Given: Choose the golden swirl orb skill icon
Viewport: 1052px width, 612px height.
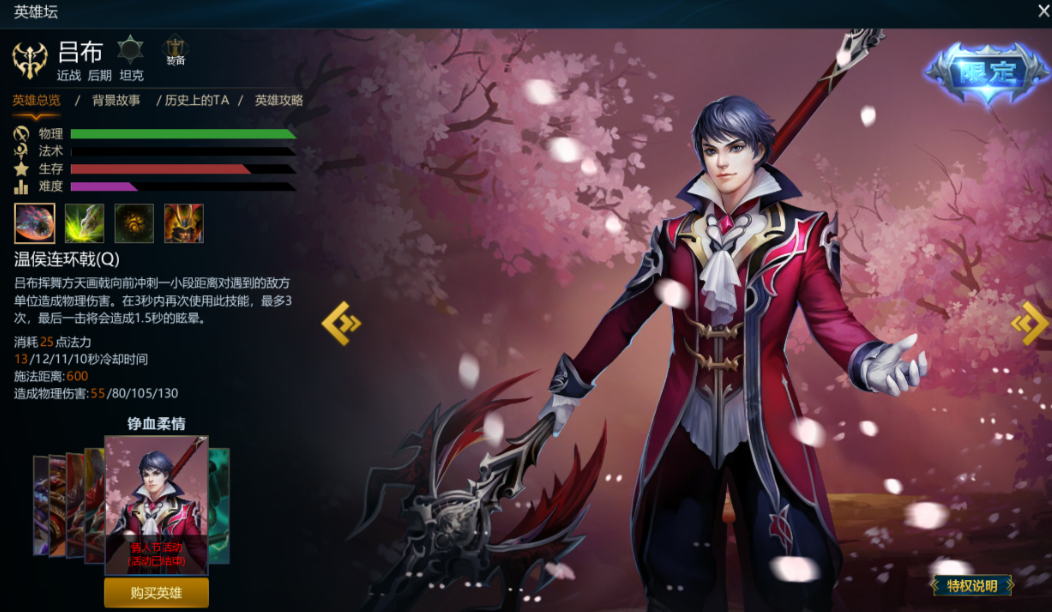Looking at the screenshot, I should [134, 223].
